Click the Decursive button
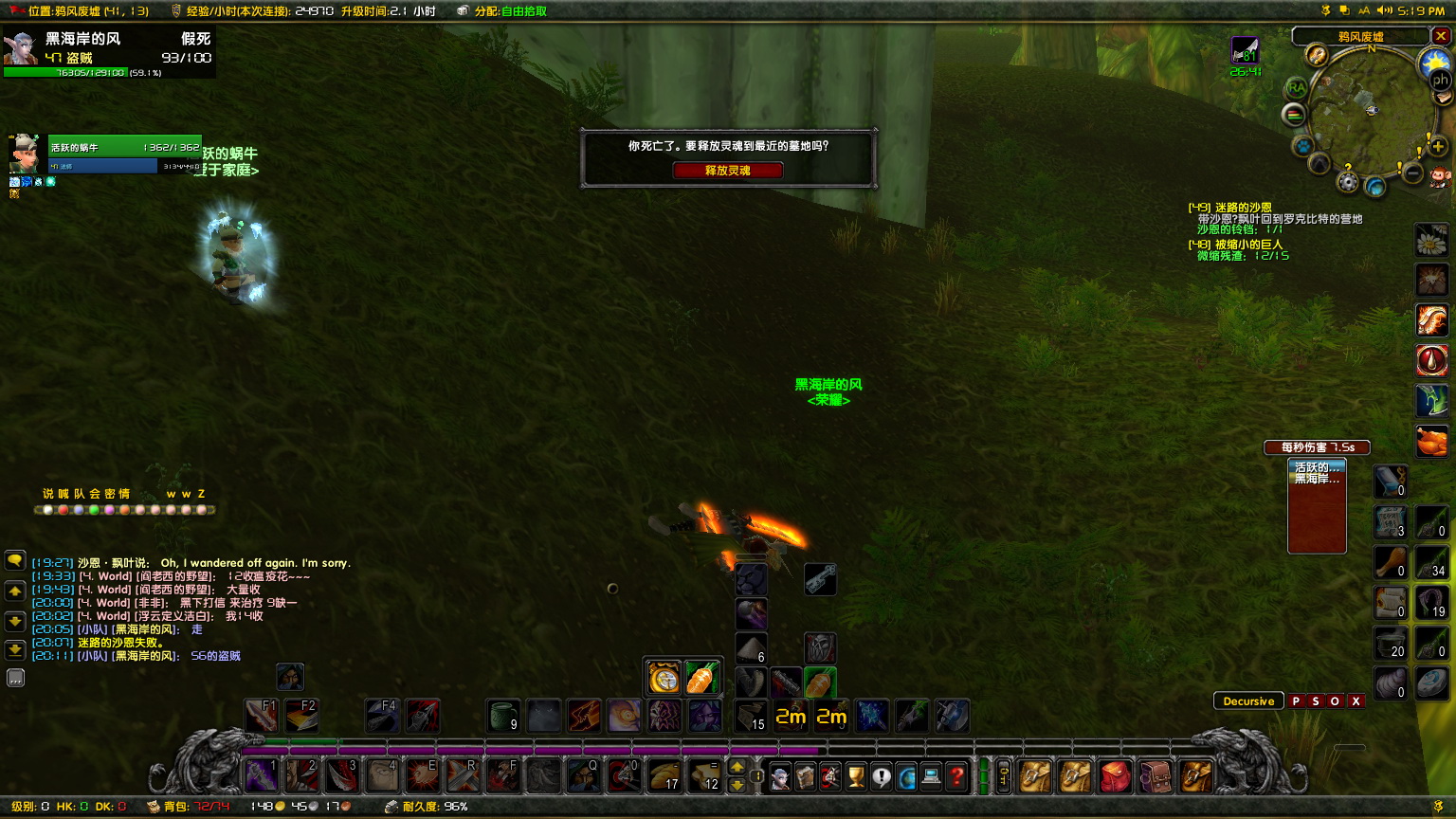This screenshot has width=1456, height=819. [1249, 701]
